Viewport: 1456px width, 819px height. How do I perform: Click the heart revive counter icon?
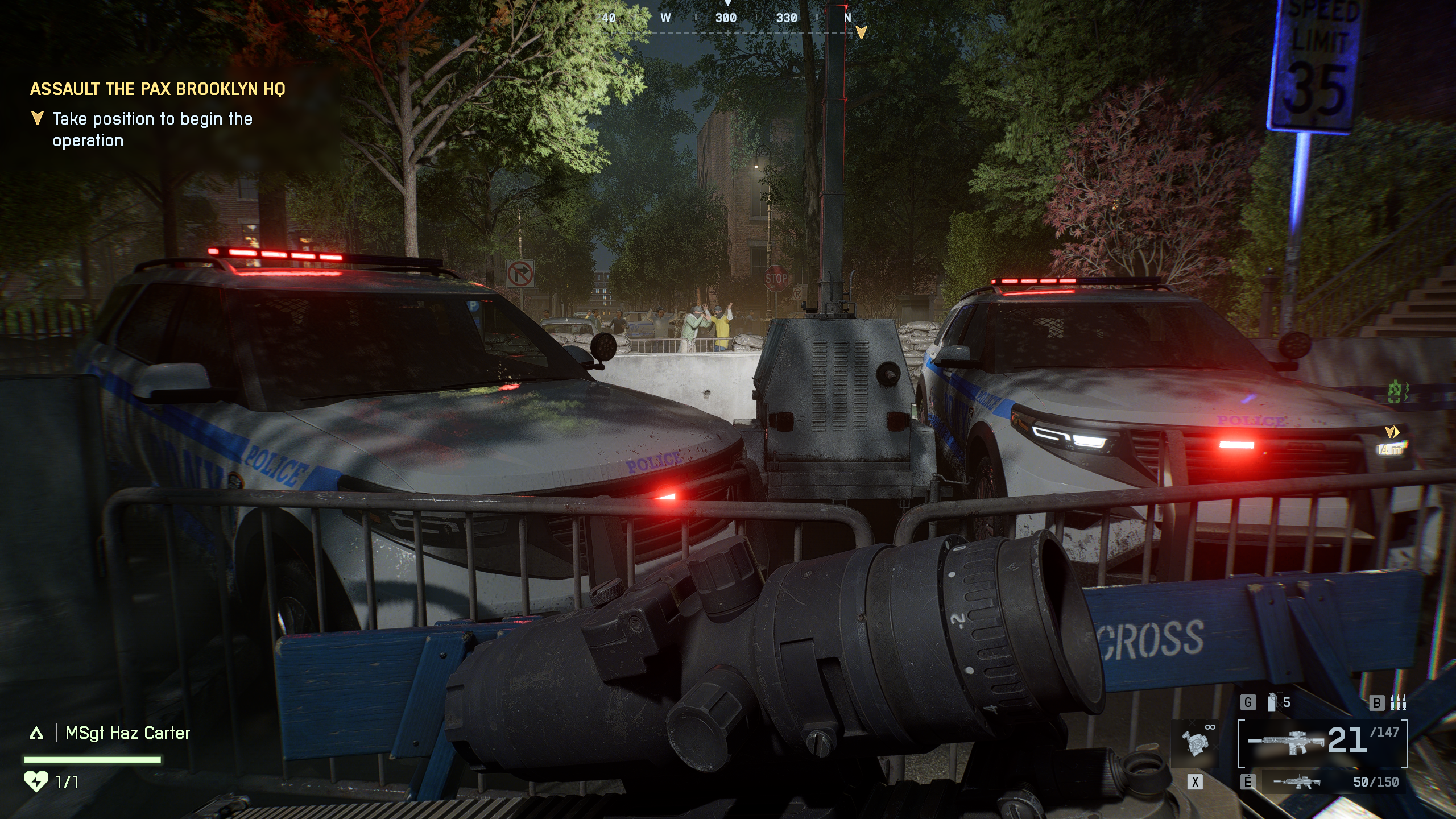pos(36,782)
